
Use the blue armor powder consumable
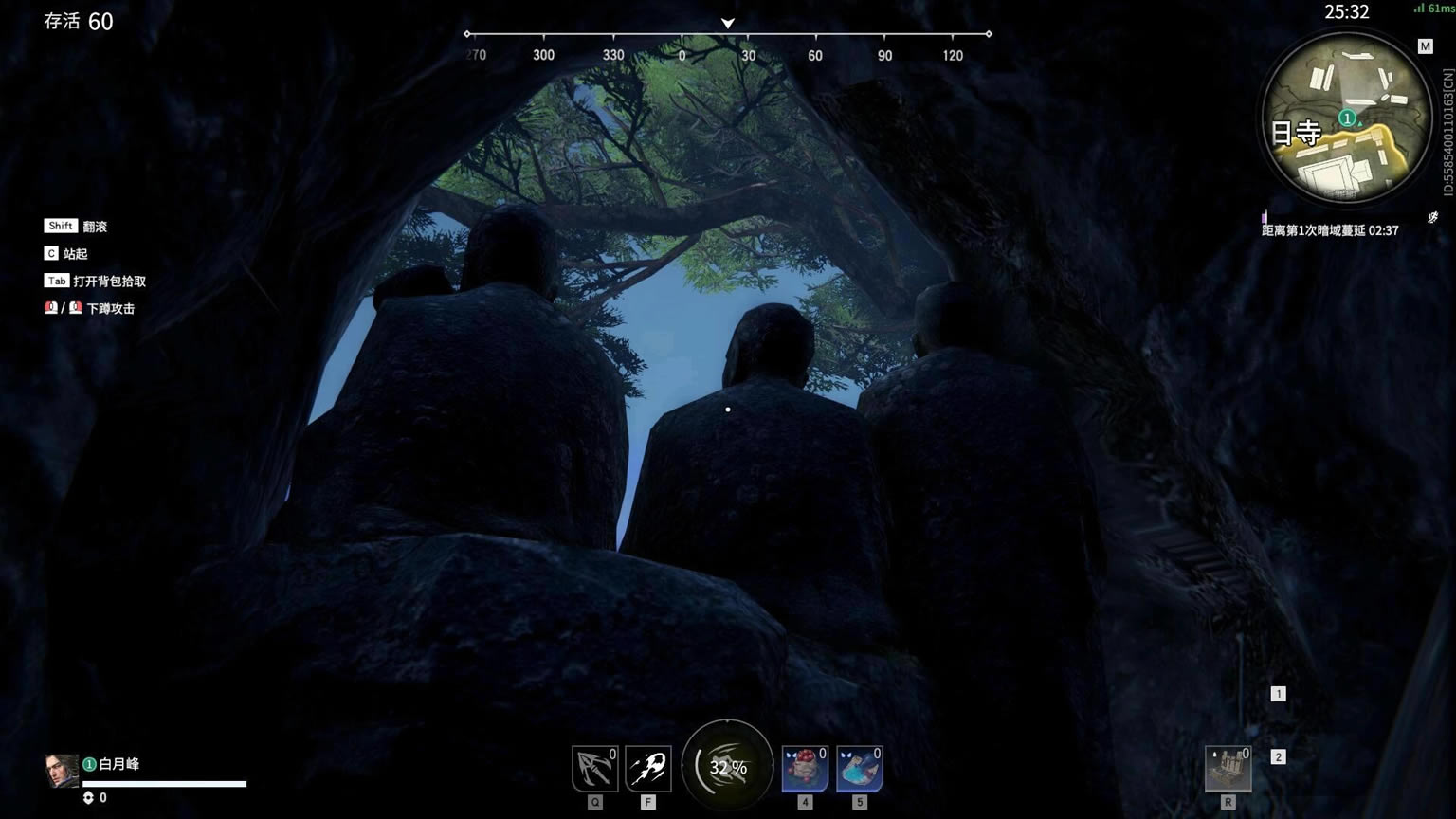click(x=860, y=768)
